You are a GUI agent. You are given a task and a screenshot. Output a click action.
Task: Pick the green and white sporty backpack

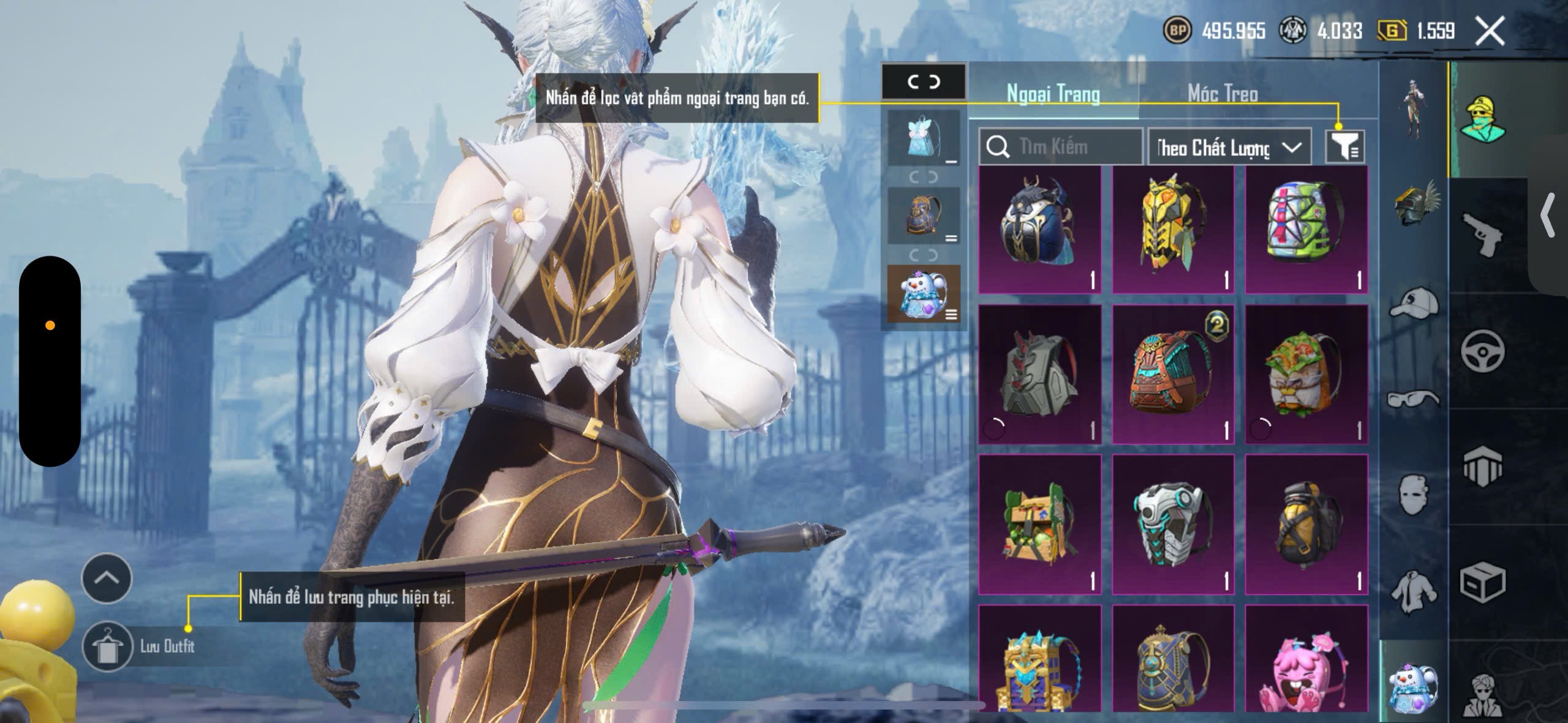[1306, 230]
